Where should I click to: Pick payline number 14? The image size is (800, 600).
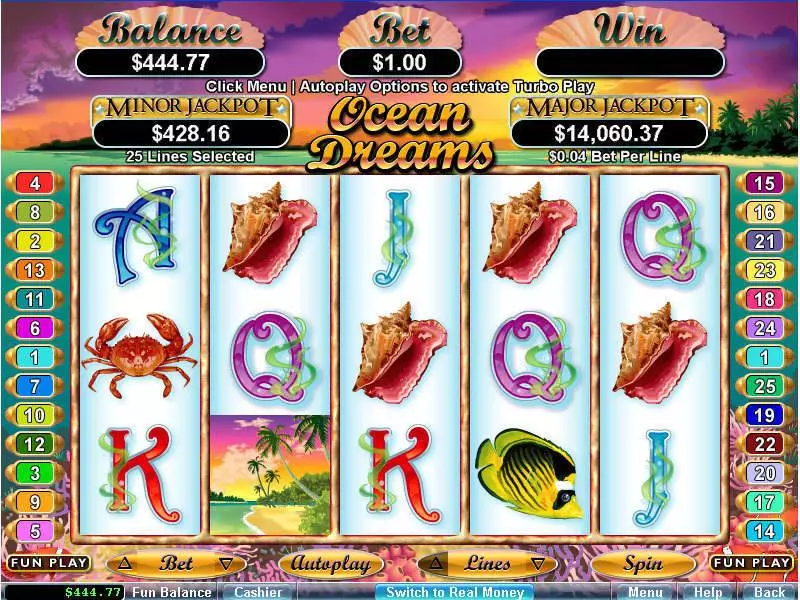click(764, 531)
